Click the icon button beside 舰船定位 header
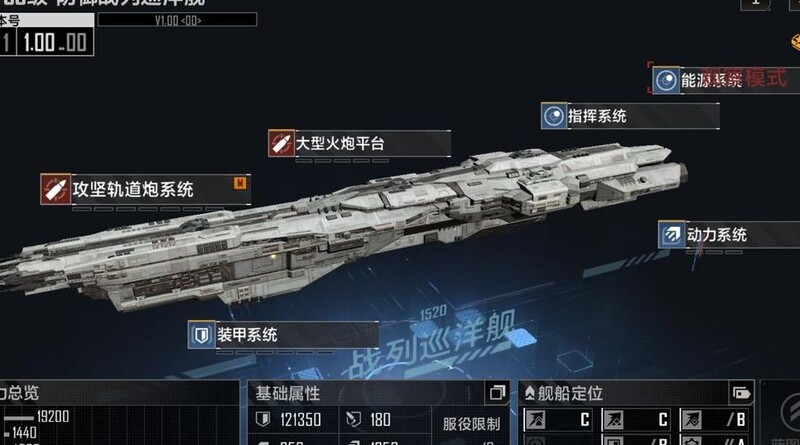The image size is (800, 445). click(741, 393)
